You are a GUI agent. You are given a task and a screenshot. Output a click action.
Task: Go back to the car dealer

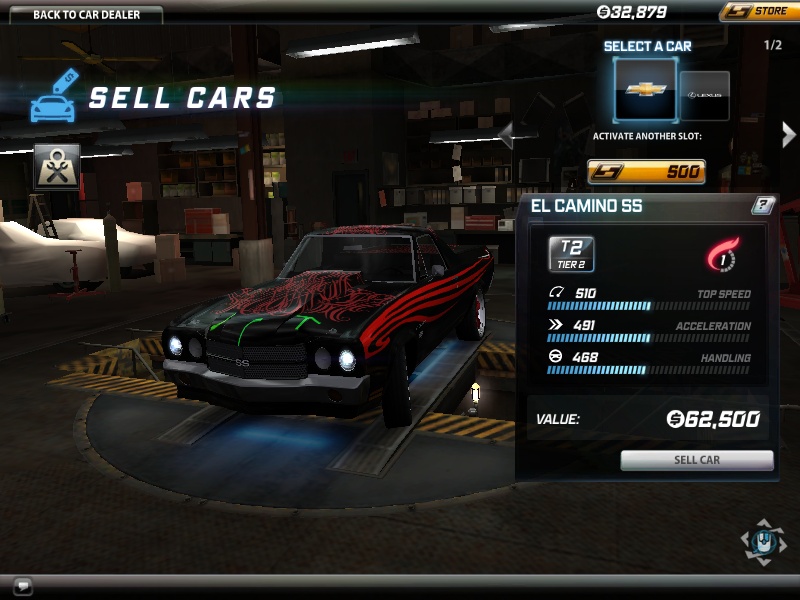85,14
